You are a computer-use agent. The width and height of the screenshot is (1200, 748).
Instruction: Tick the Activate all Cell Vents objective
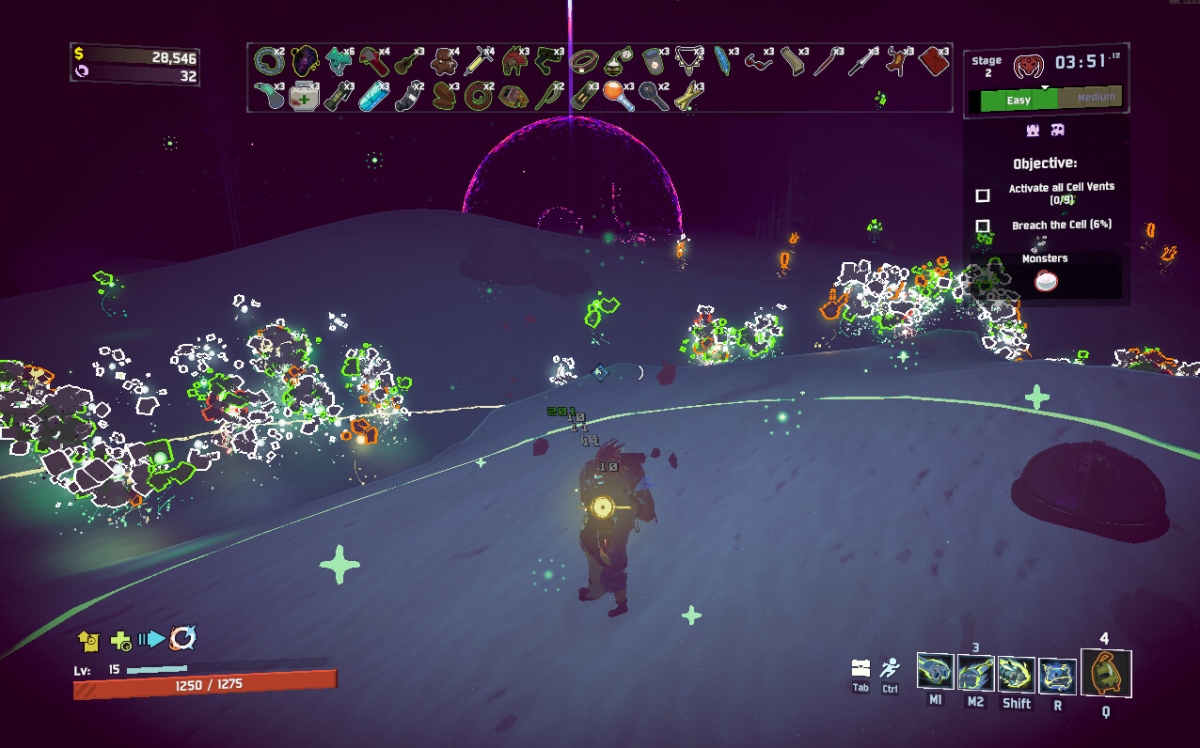click(983, 195)
